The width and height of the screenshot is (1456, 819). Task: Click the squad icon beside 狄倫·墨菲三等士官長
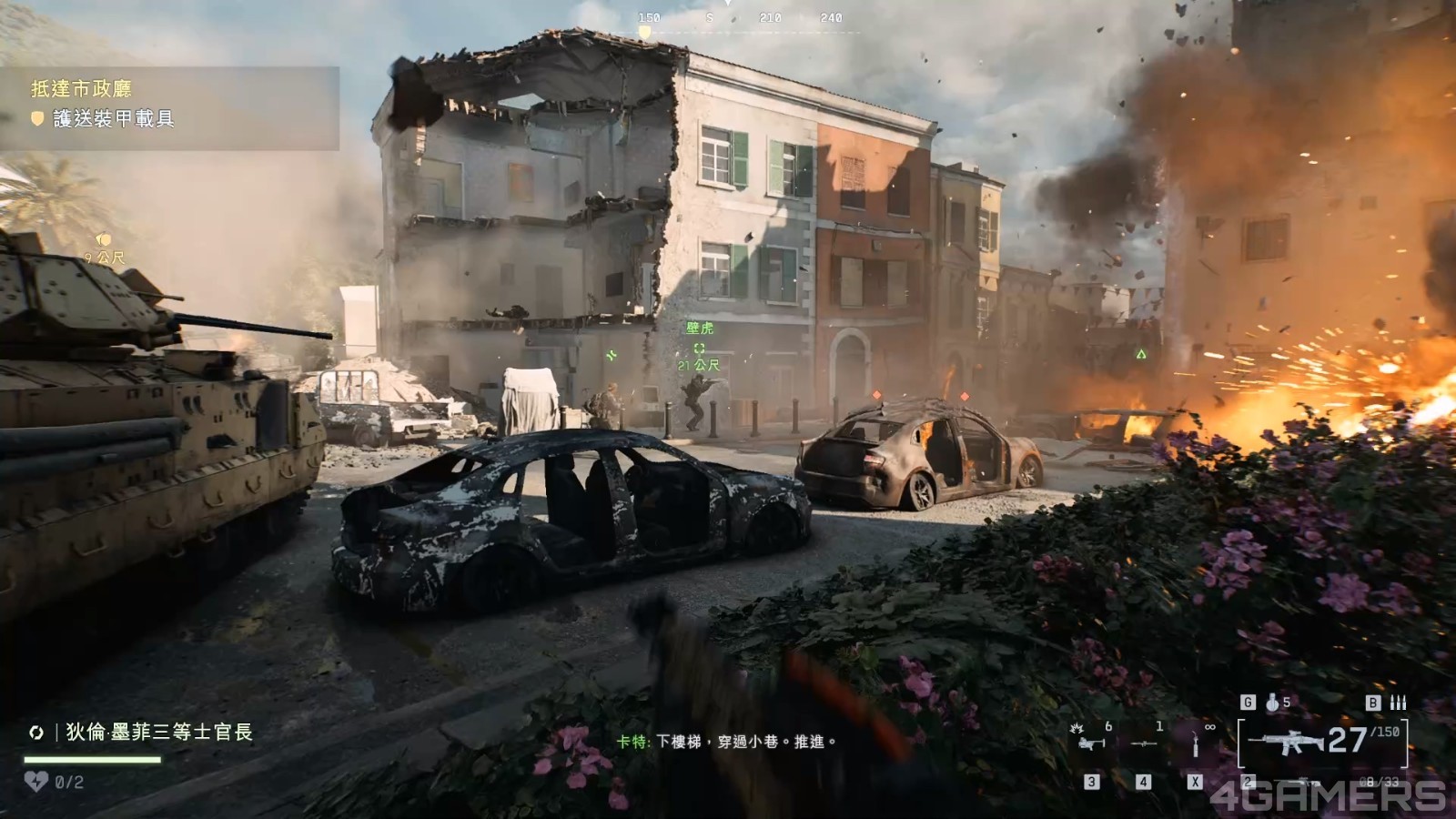click(x=36, y=733)
